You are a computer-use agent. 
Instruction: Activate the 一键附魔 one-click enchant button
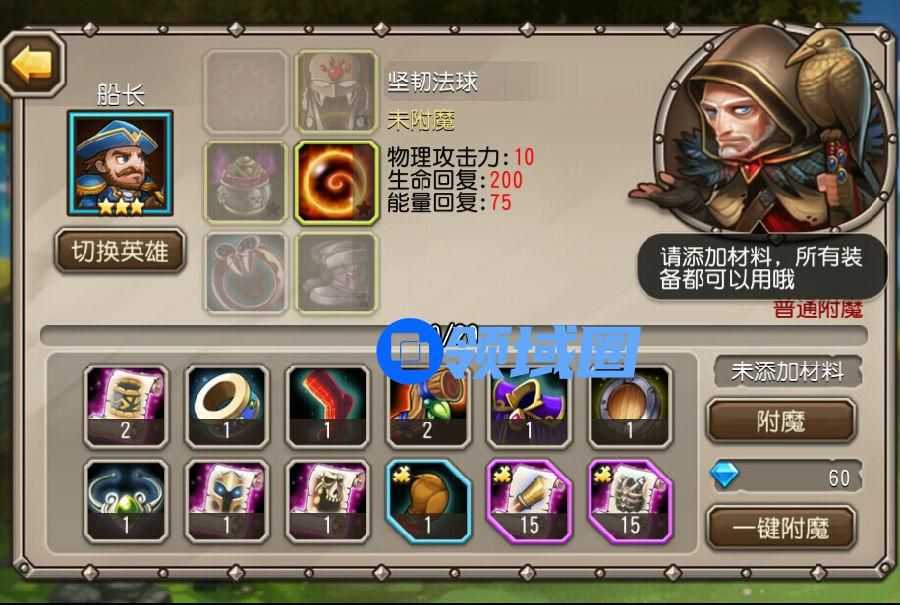(x=780, y=526)
